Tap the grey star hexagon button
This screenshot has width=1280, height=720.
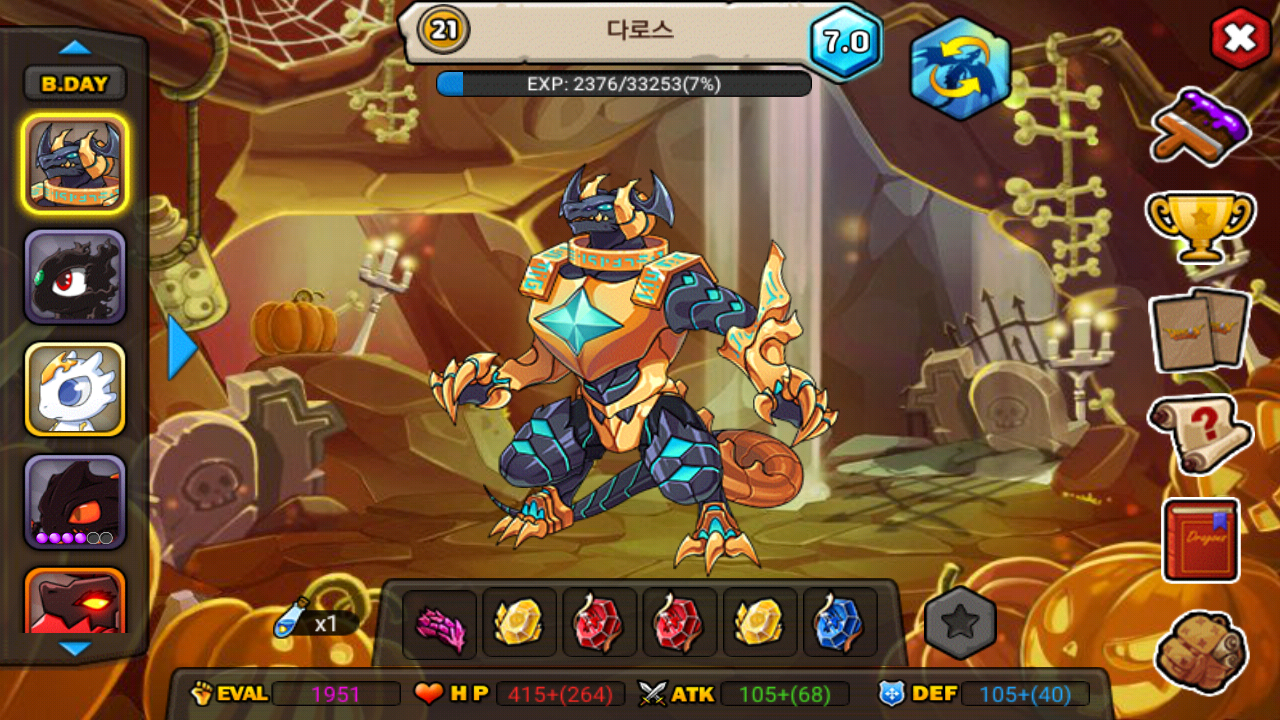(960, 623)
